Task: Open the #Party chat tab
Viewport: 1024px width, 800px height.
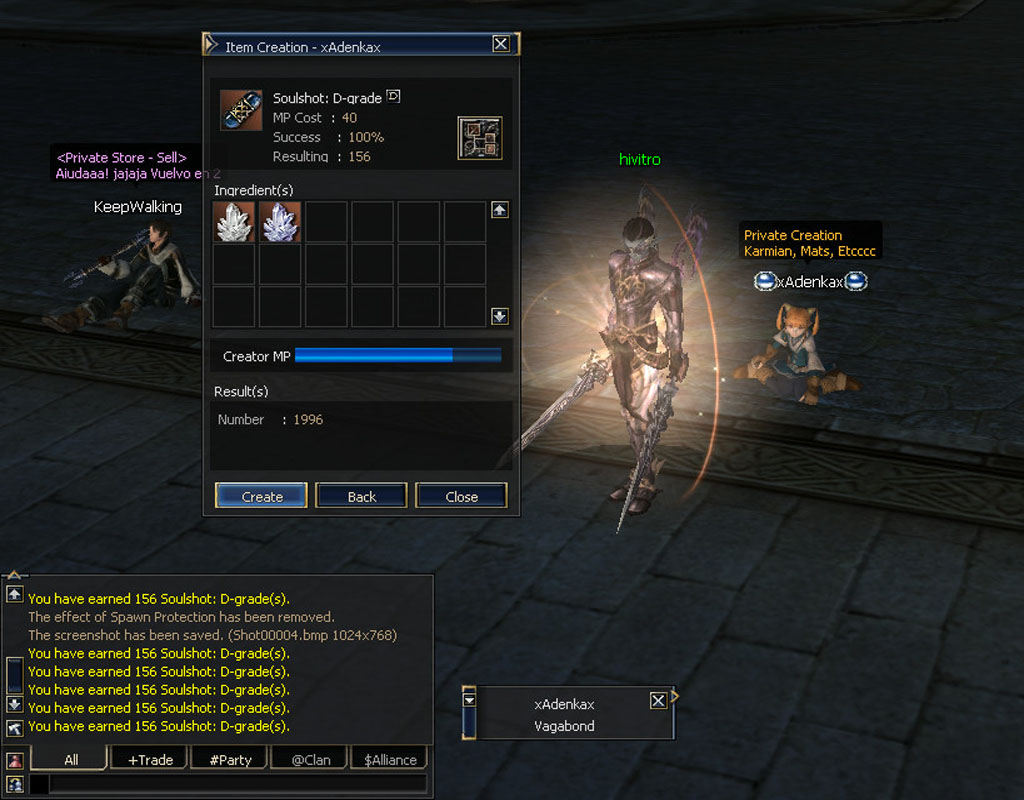Action: pos(230,759)
